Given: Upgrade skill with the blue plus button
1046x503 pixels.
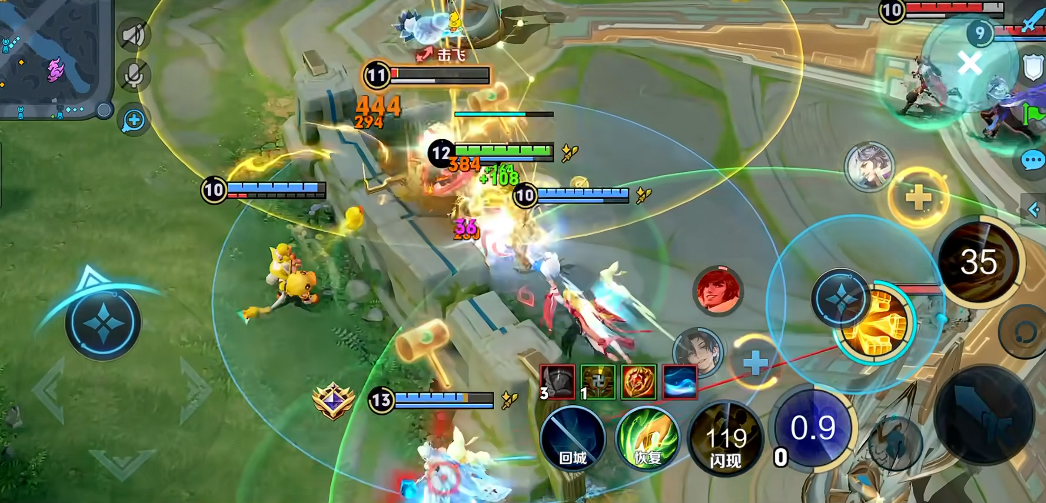Looking at the screenshot, I should (x=755, y=362).
